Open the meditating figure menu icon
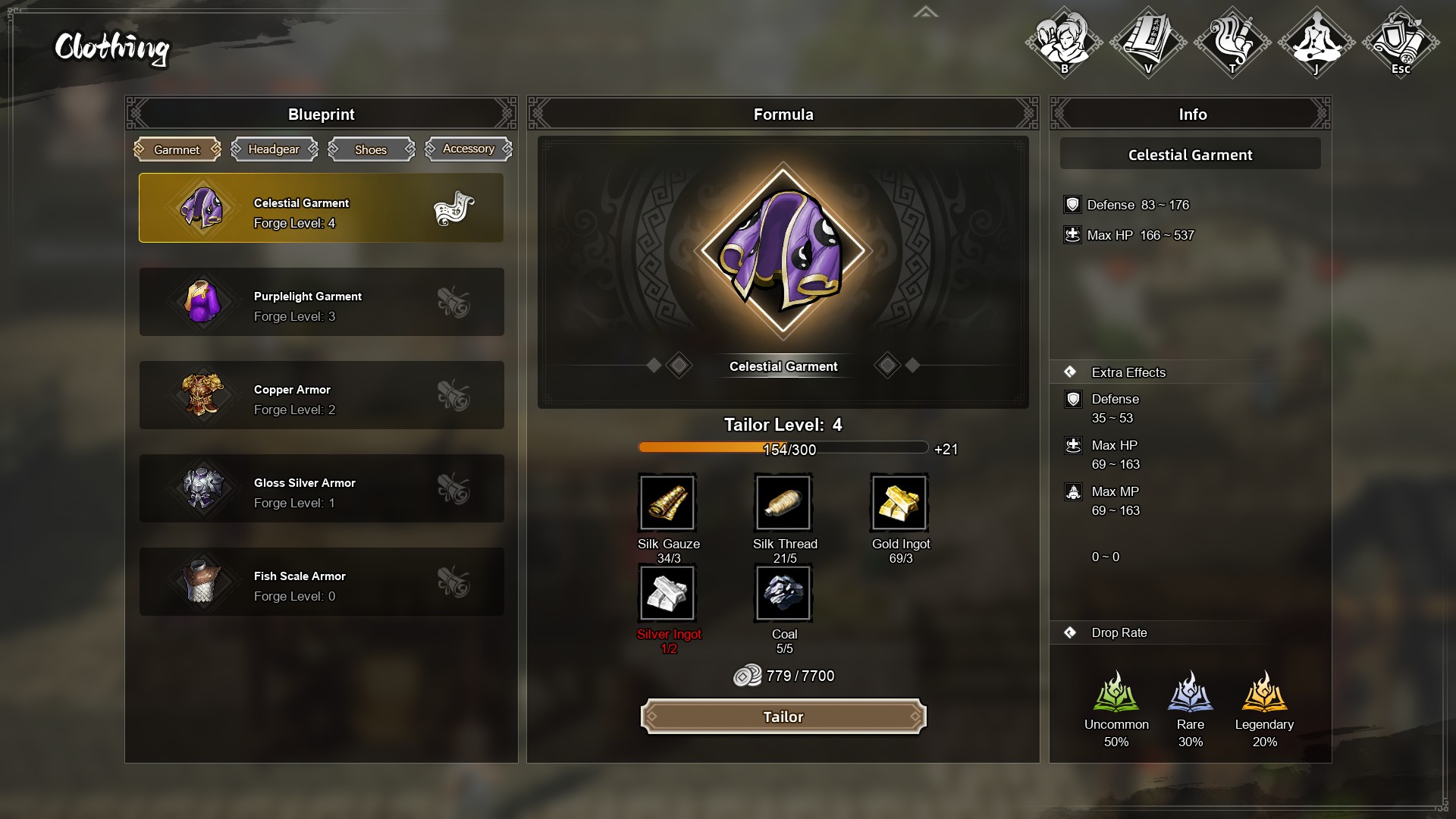Viewport: 1456px width, 819px height. [x=1316, y=42]
